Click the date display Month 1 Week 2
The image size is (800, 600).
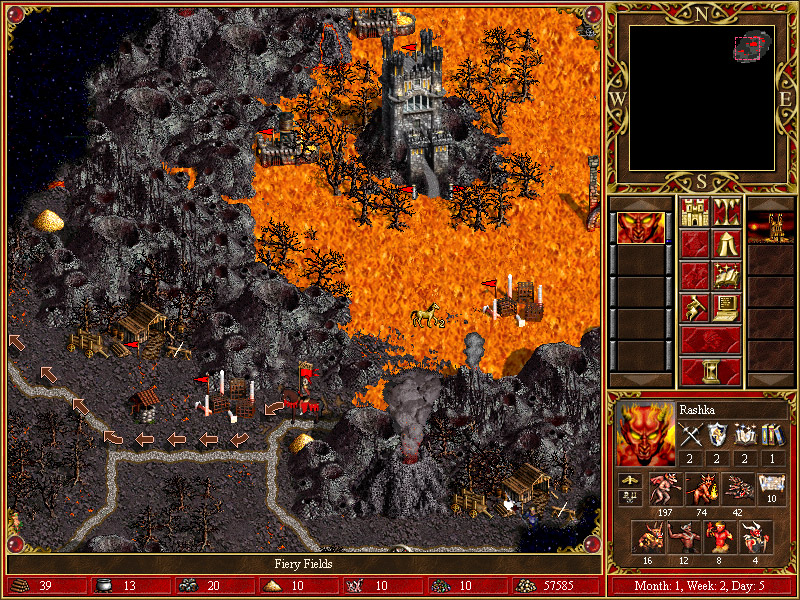[703, 586]
